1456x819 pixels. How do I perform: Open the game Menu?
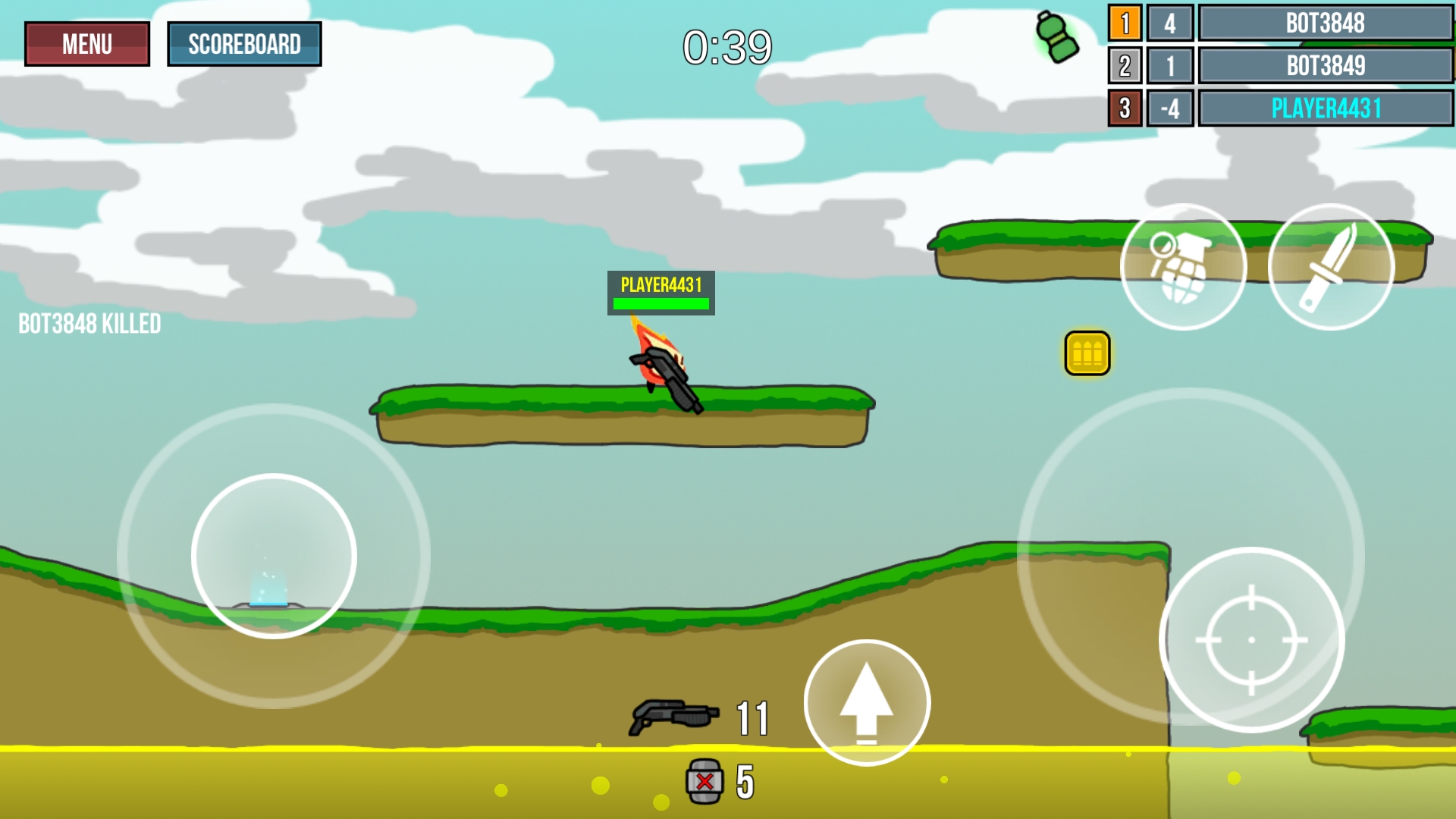click(86, 43)
